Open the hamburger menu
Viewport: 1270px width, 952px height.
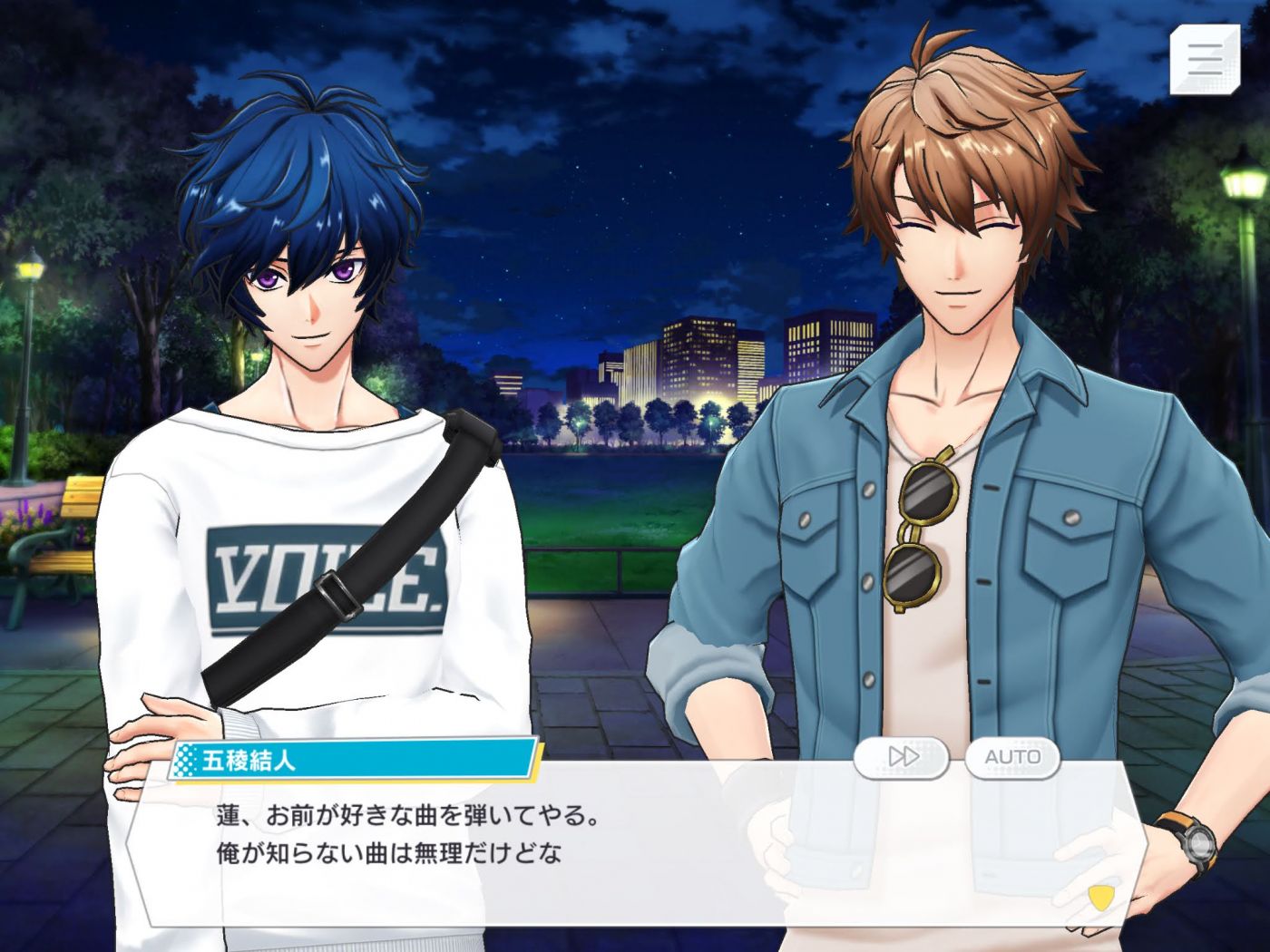tap(1205, 59)
